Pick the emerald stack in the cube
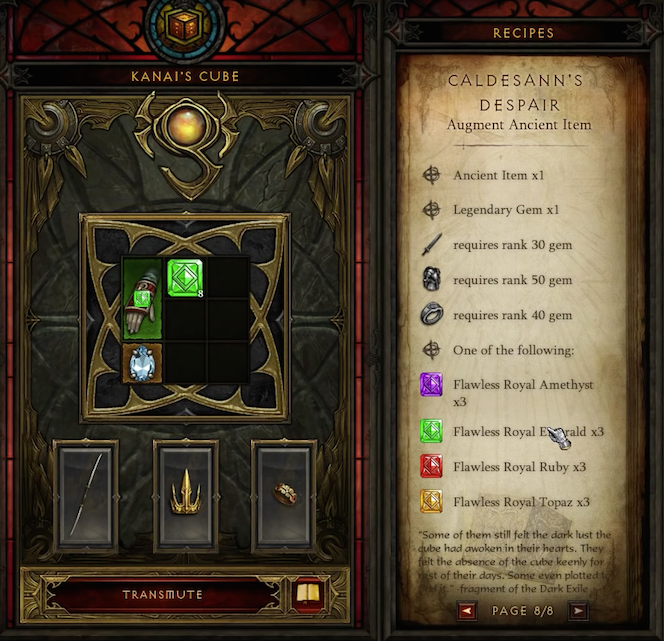 tap(184, 277)
